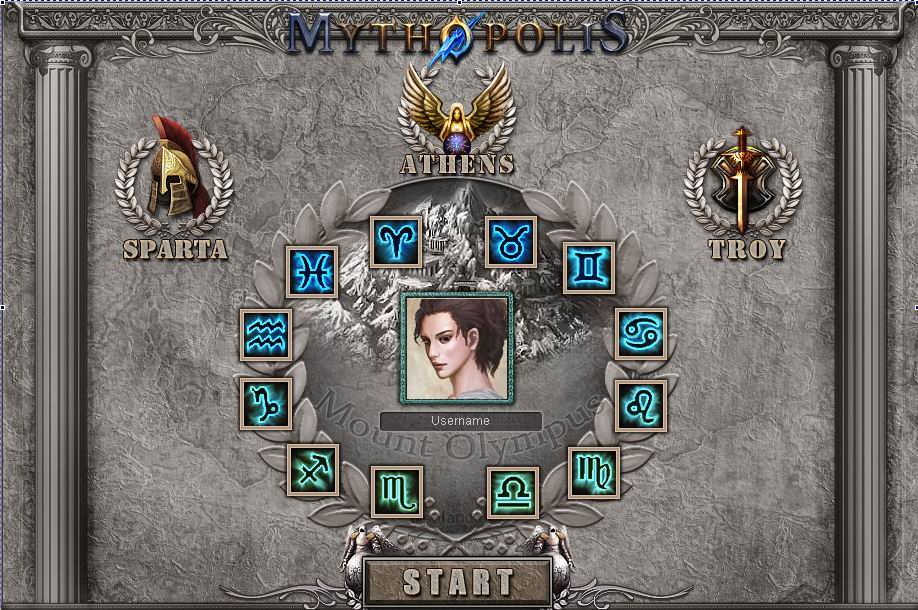Pick the Cancer zodiac sign
918x610 pixels.
pyautogui.click(x=641, y=333)
